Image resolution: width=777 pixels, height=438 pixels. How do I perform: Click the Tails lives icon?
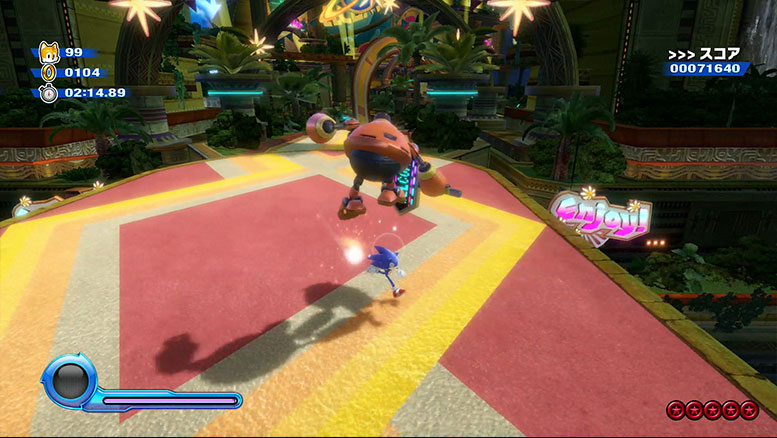tap(48, 53)
